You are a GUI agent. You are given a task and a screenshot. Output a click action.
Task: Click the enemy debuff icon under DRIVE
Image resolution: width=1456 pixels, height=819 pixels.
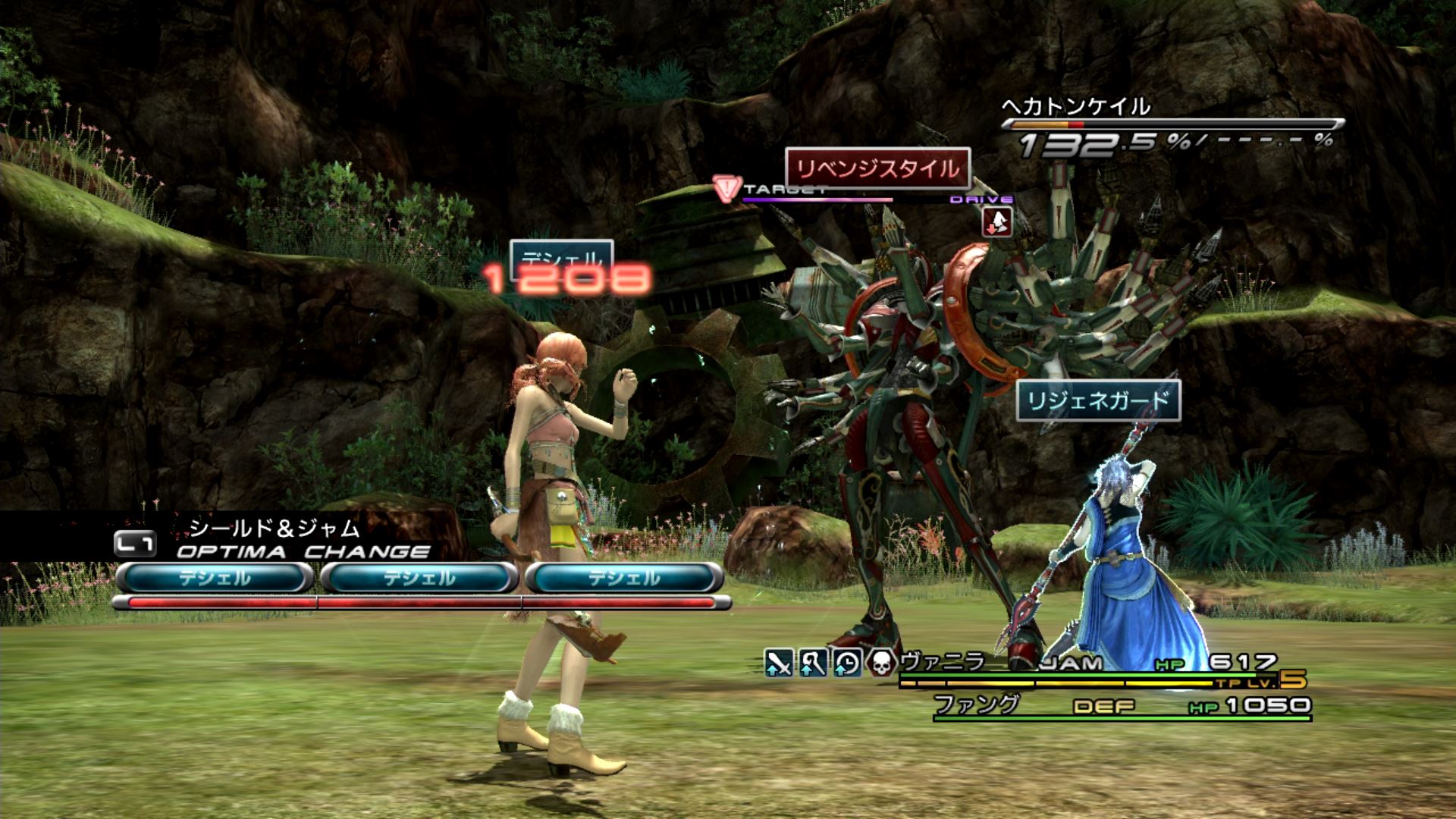[x=997, y=221]
